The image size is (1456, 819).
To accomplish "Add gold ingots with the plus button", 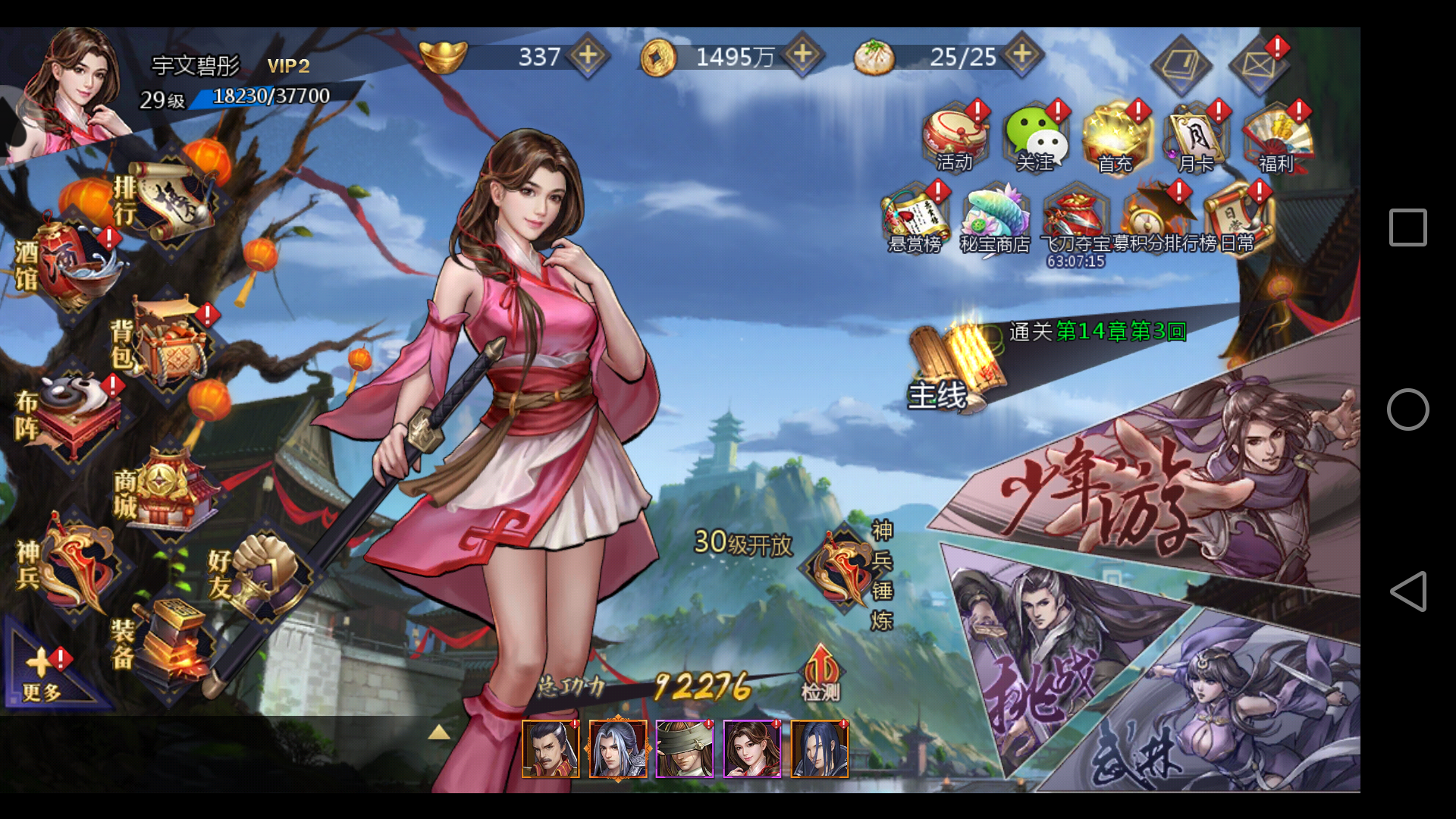I will coord(588,55).
